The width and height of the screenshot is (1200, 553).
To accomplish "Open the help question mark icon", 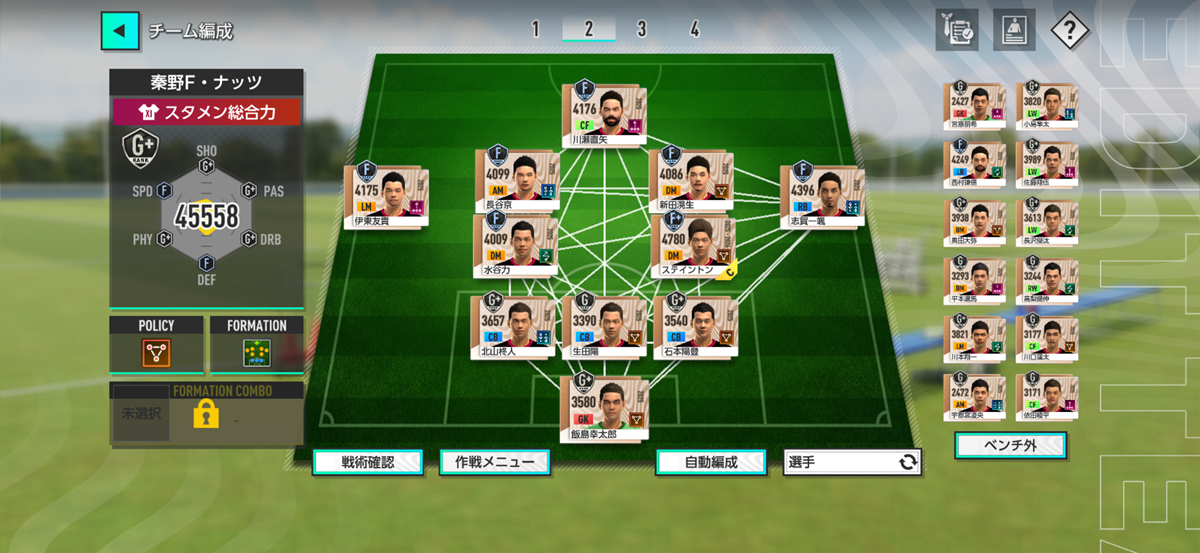I will 1069,30.
